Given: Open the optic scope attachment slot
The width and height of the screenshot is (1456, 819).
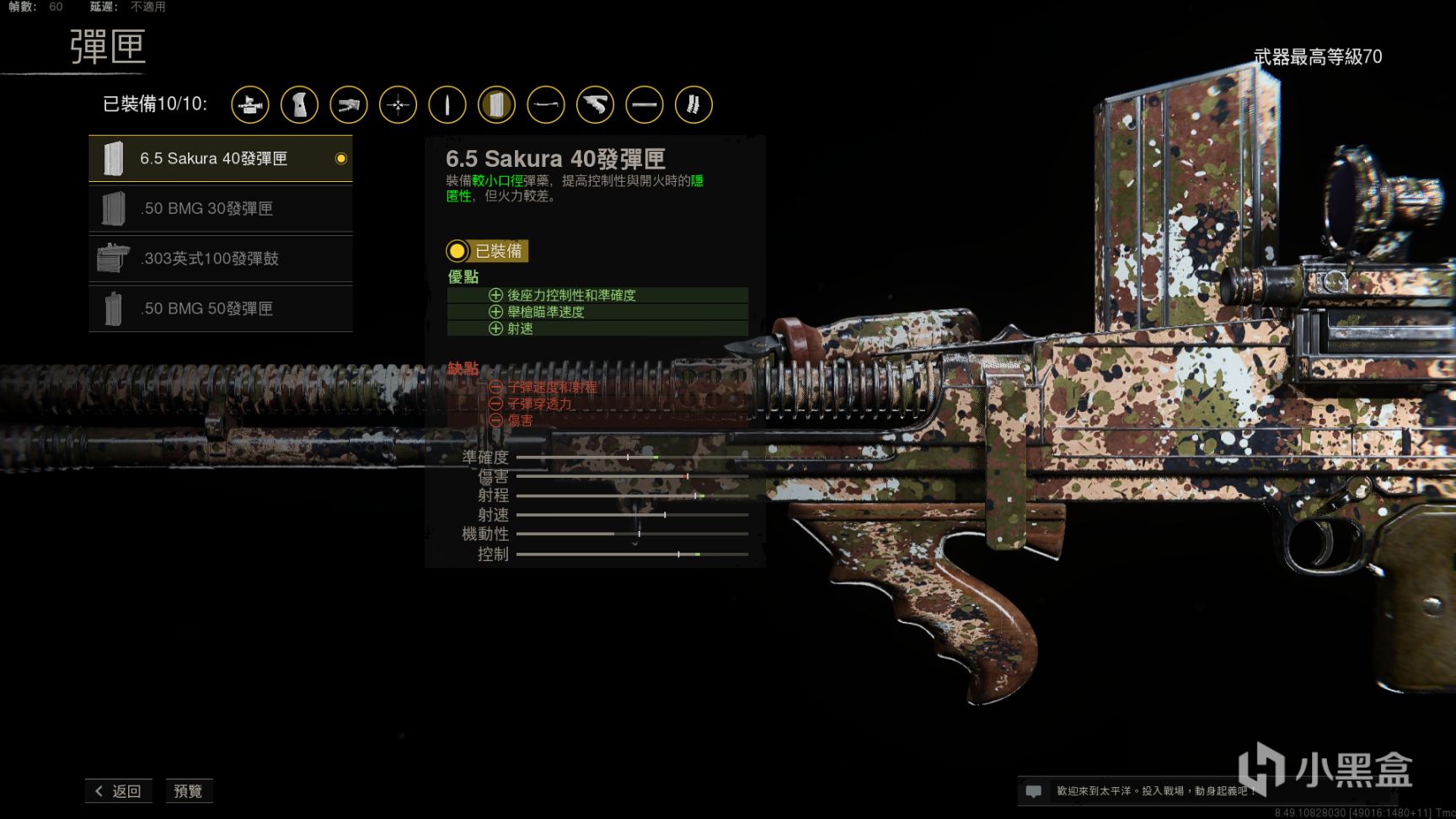Looking at the screenshot, I should (x=250, y=105).
